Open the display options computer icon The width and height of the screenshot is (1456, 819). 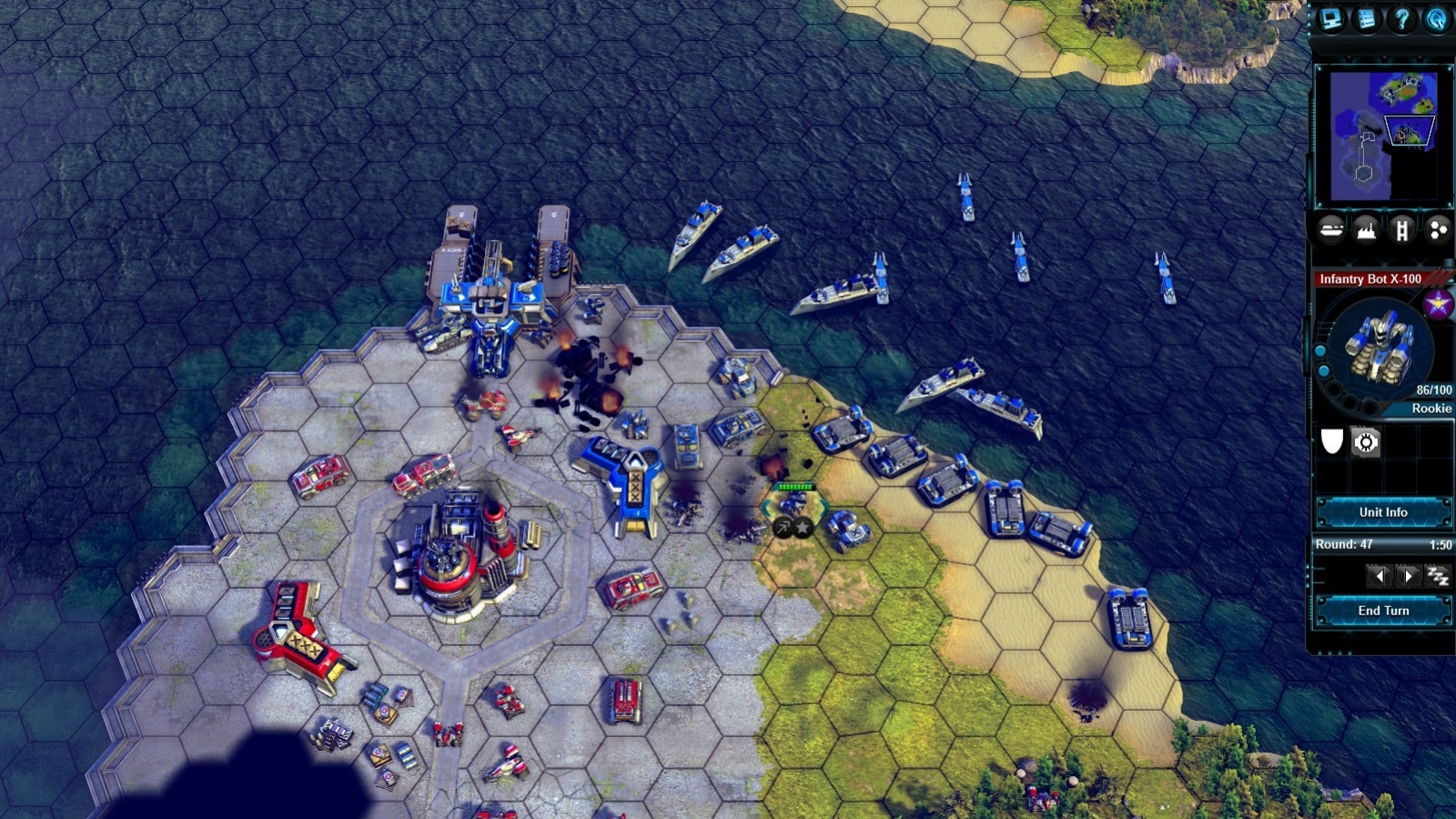point(1329,18)
